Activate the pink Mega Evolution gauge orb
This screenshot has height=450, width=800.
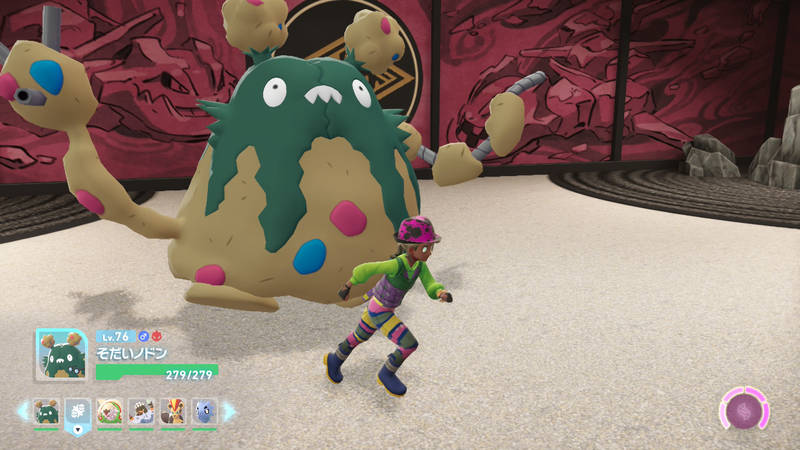[745, 411]
